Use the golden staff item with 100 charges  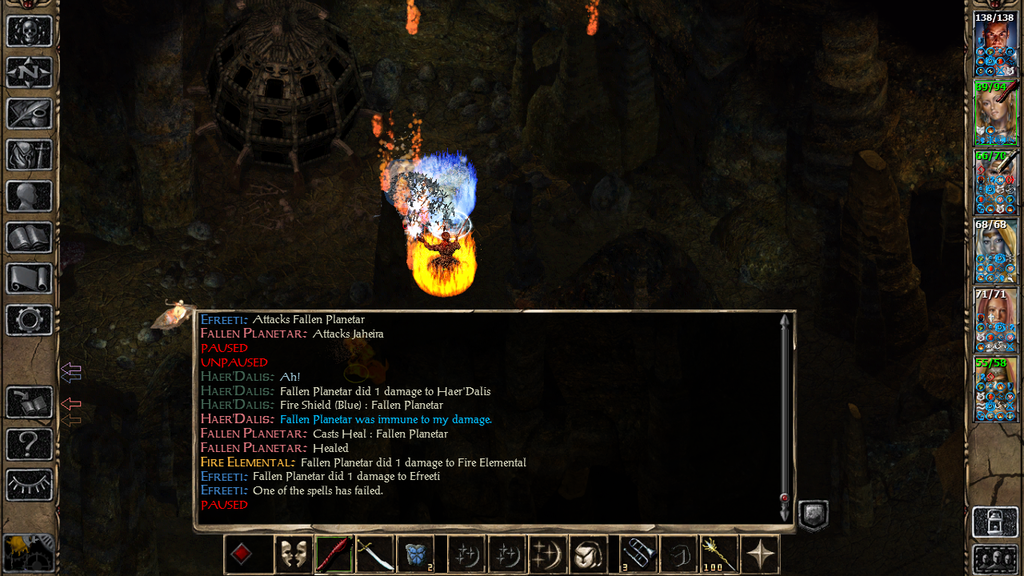(x=717, y=554)
